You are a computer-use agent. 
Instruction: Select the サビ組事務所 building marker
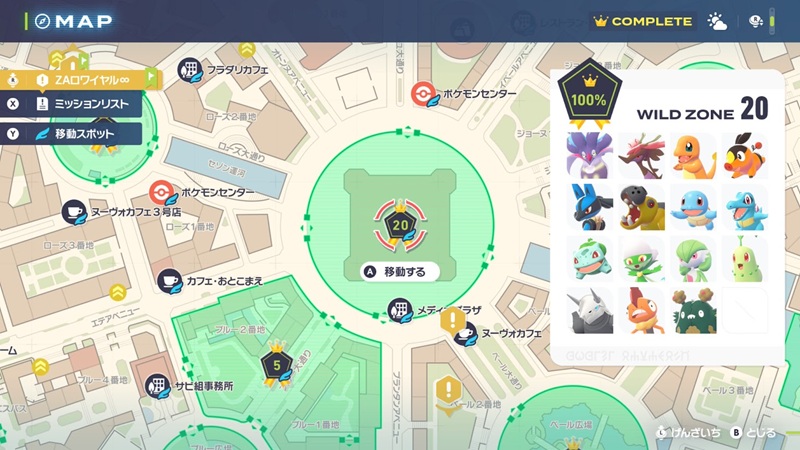[x=158, y=385]
